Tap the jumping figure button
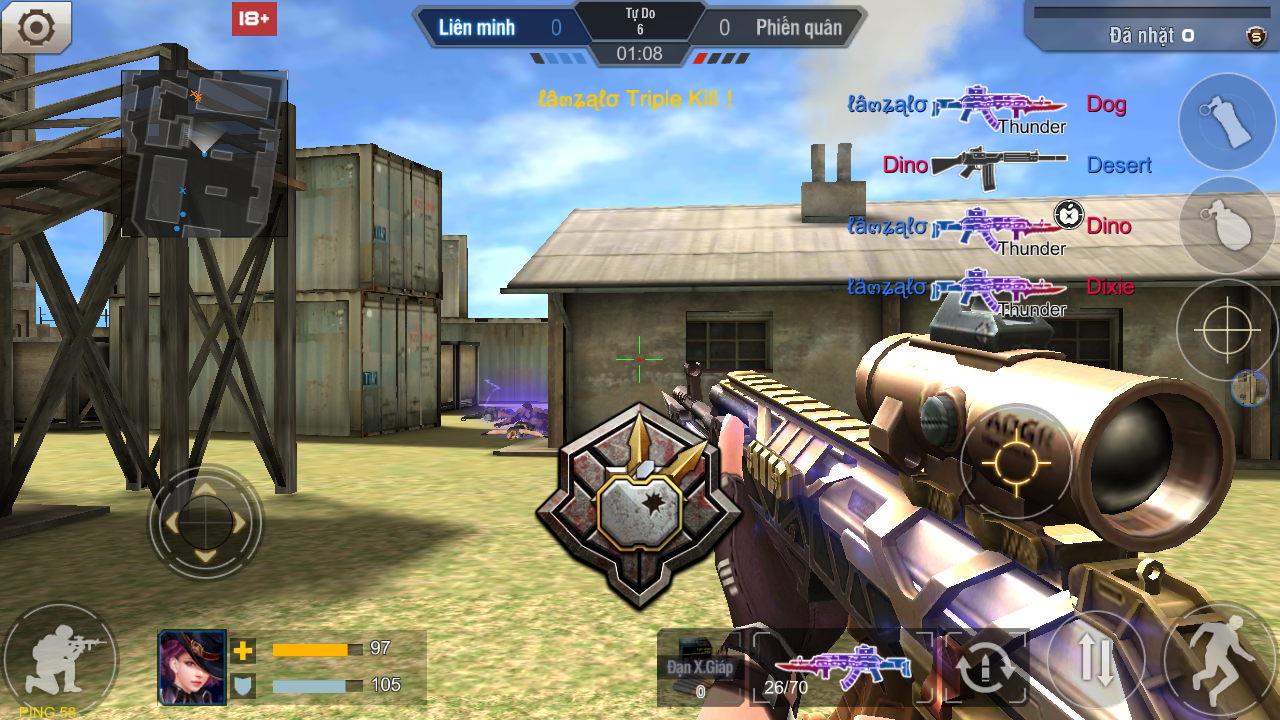Image resolution: width=1280 pixels, height=720 pixels. click(x=1220, y=660)
